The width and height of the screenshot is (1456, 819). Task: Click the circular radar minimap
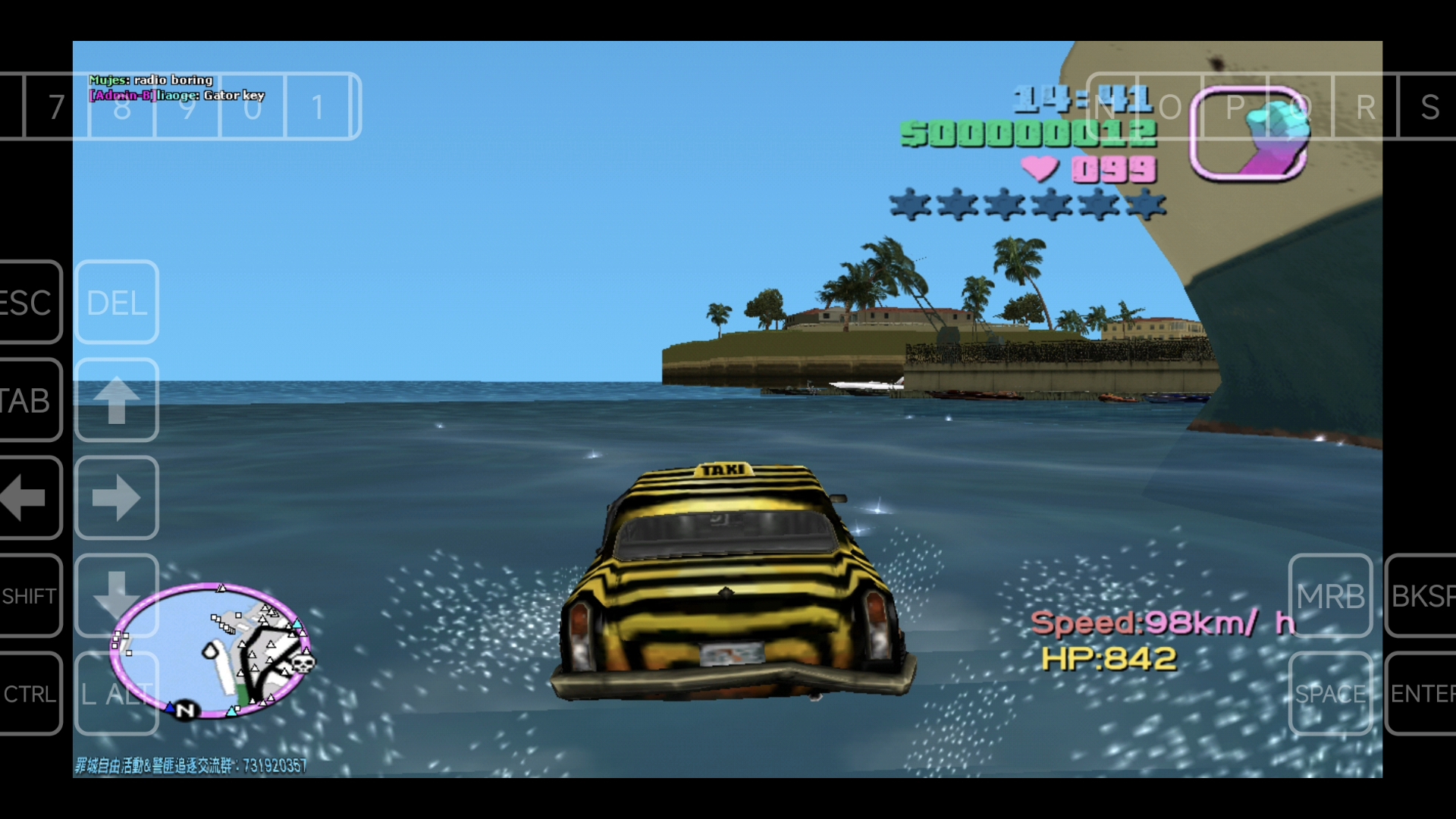point(211,650)
